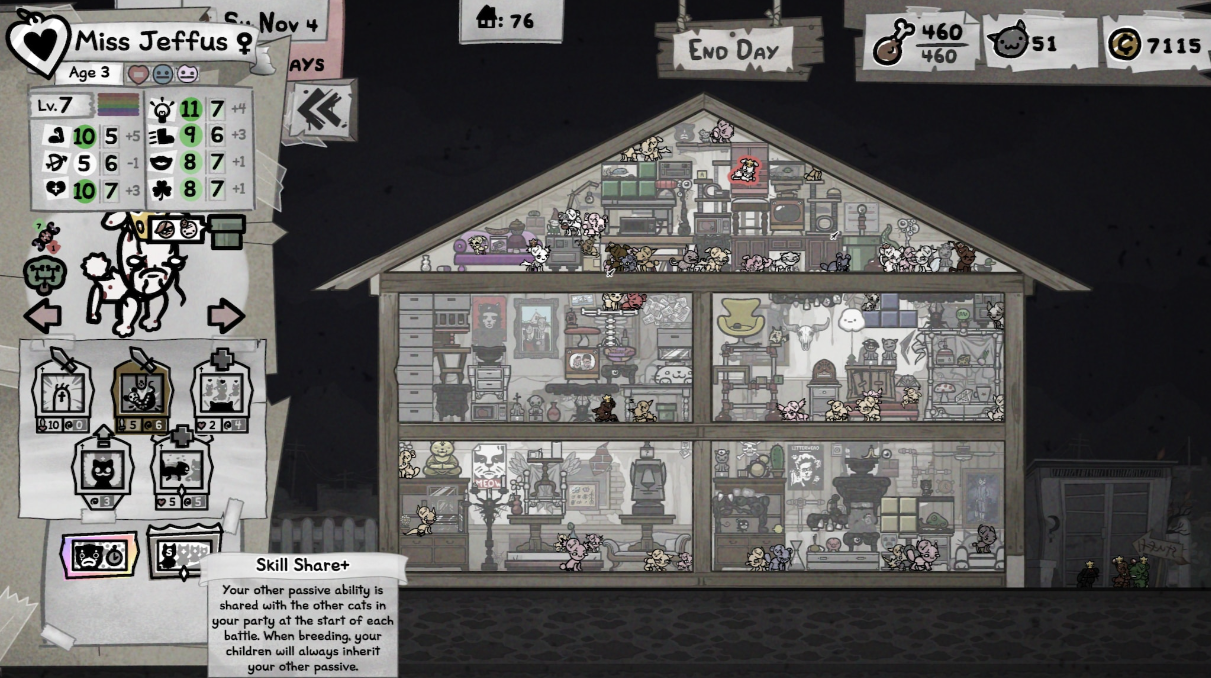Image resolution: width=1211 pixels, height=678 pixels.
Task: Show the previous cat with the left arrow
Action: point(43,316)
